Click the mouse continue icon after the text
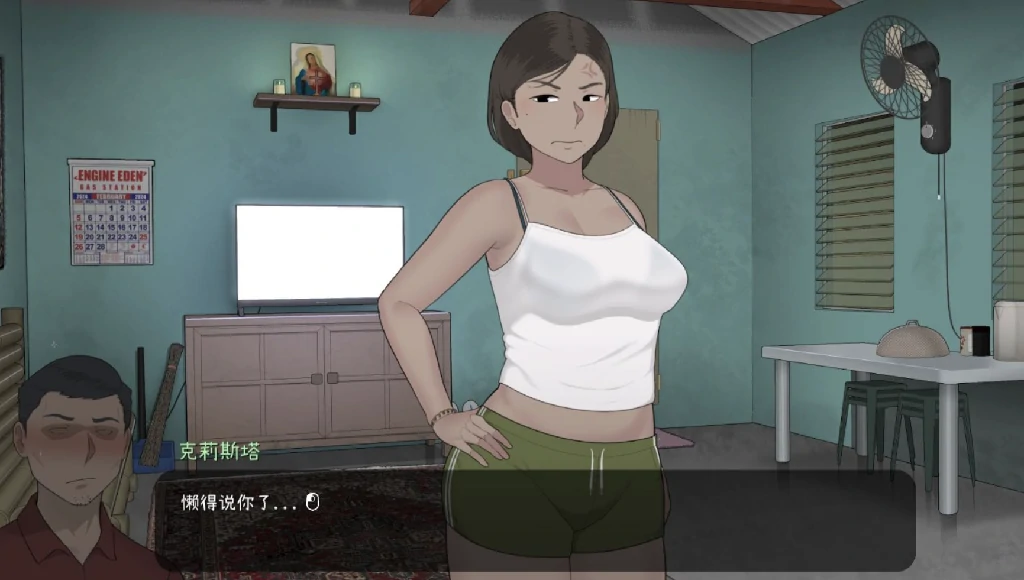This screenshot has width=1024, height=580. (311, 502)
